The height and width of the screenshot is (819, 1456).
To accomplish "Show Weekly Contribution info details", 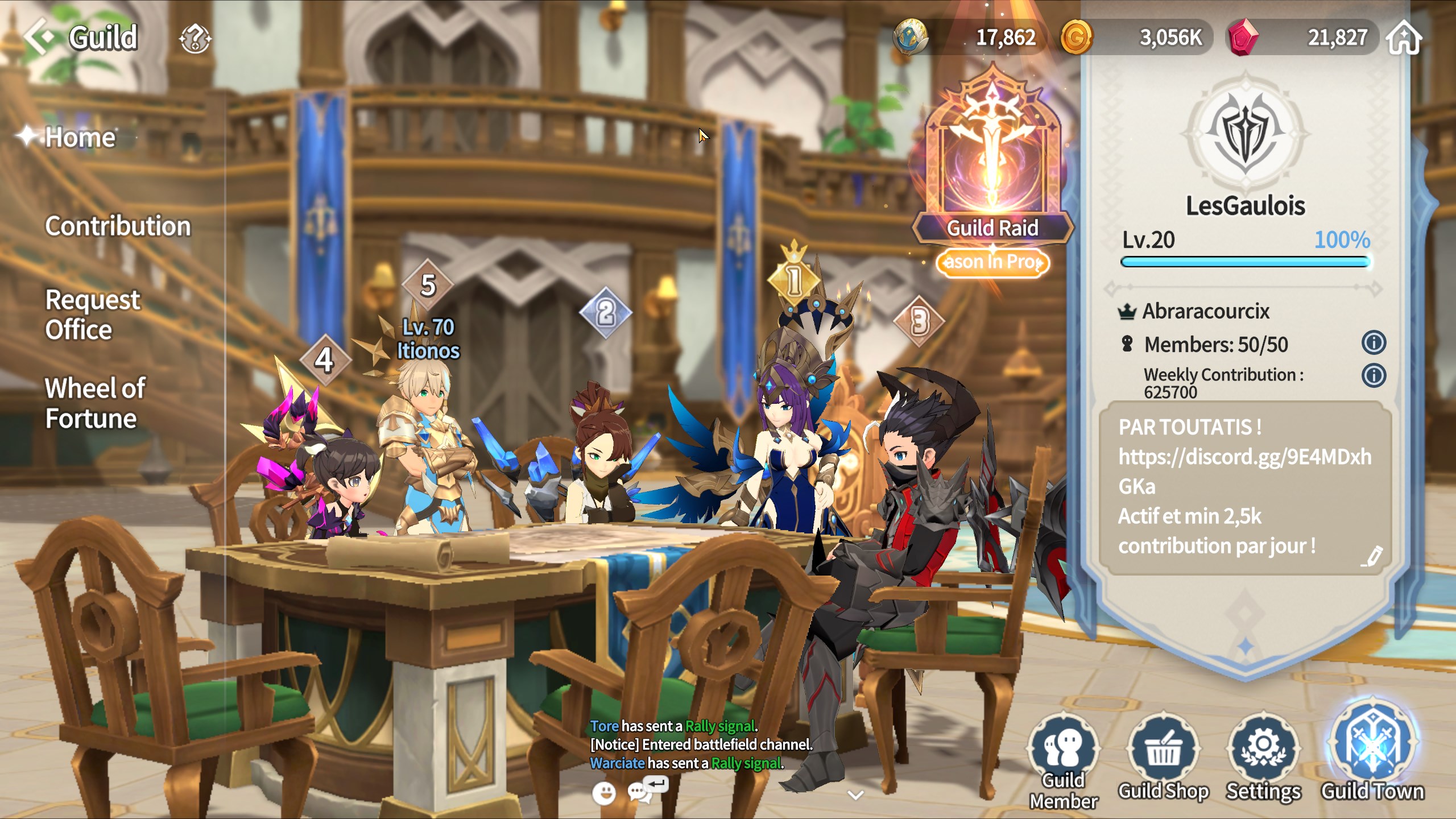I will click(x=1374, y=376).
